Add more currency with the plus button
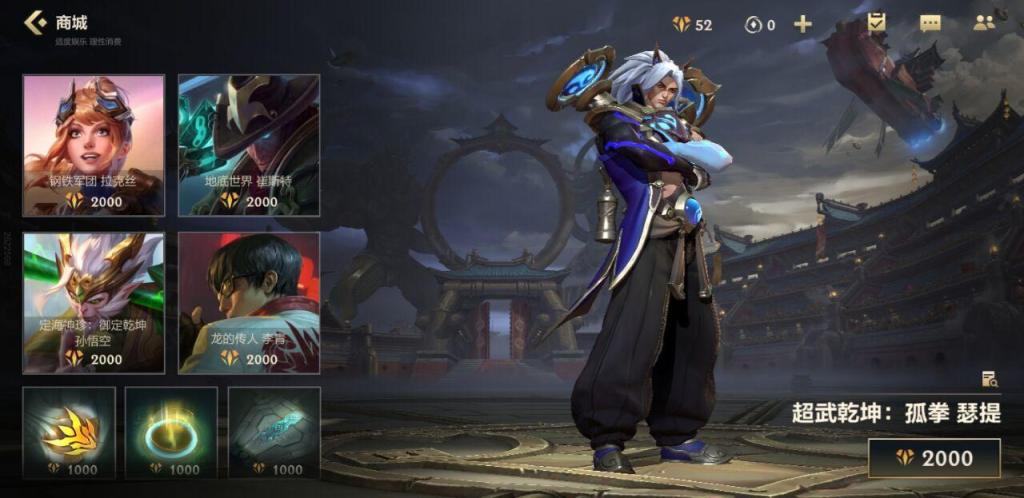 [802, 24]
